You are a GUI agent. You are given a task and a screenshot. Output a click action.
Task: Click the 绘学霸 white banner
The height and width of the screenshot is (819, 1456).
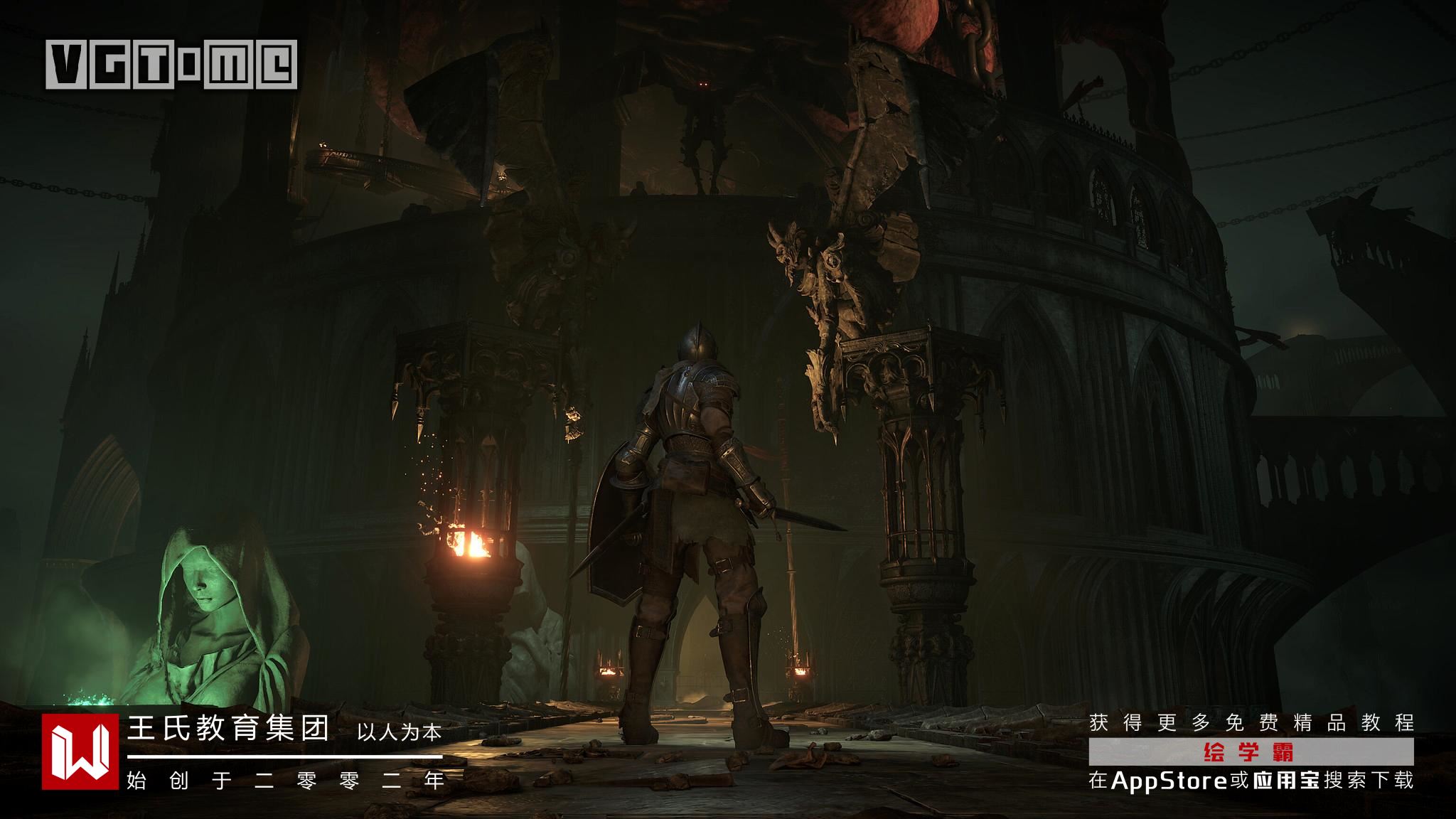point(1251,751)
